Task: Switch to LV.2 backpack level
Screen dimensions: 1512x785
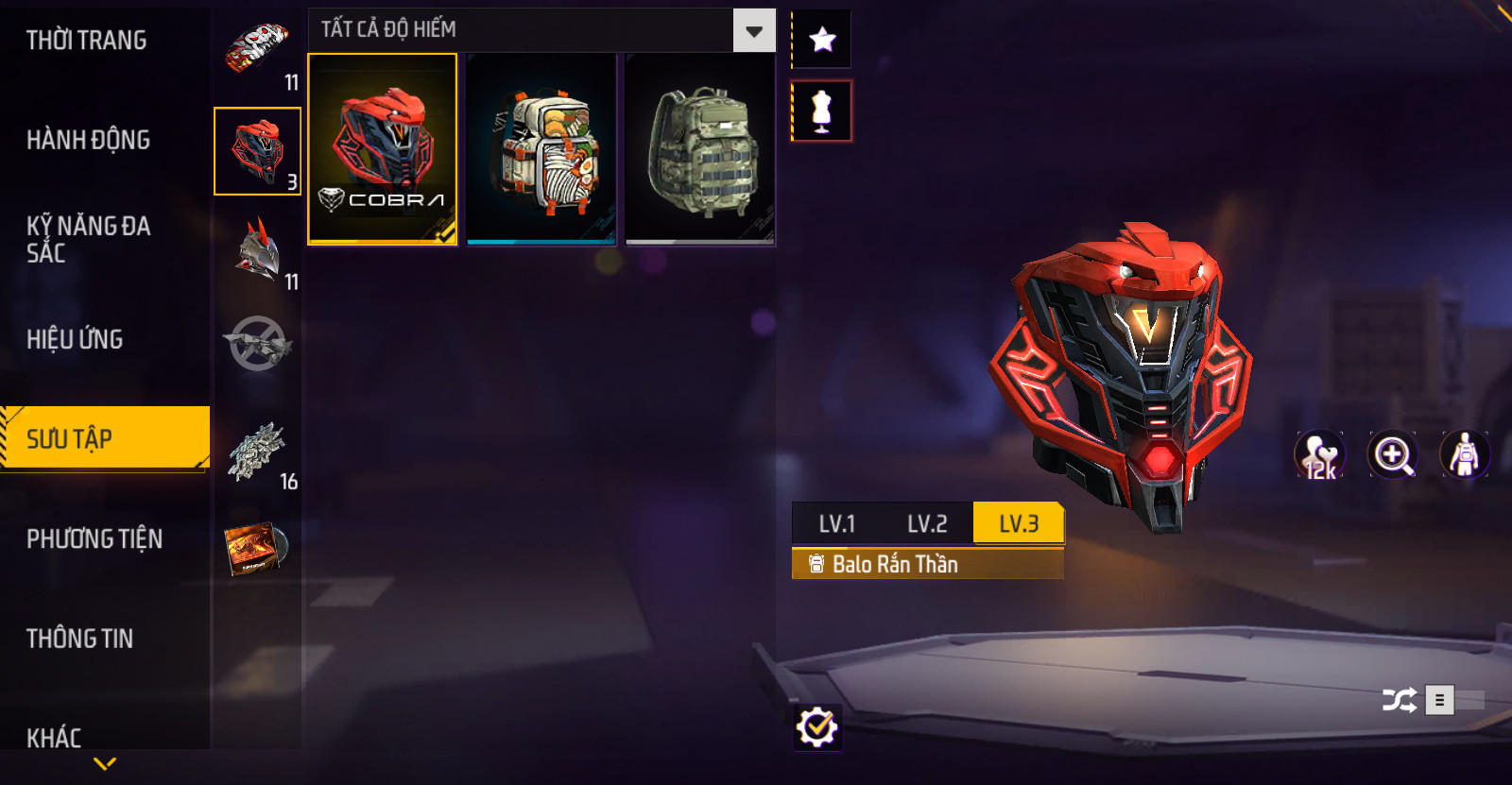Action: [x=927, y=523]
